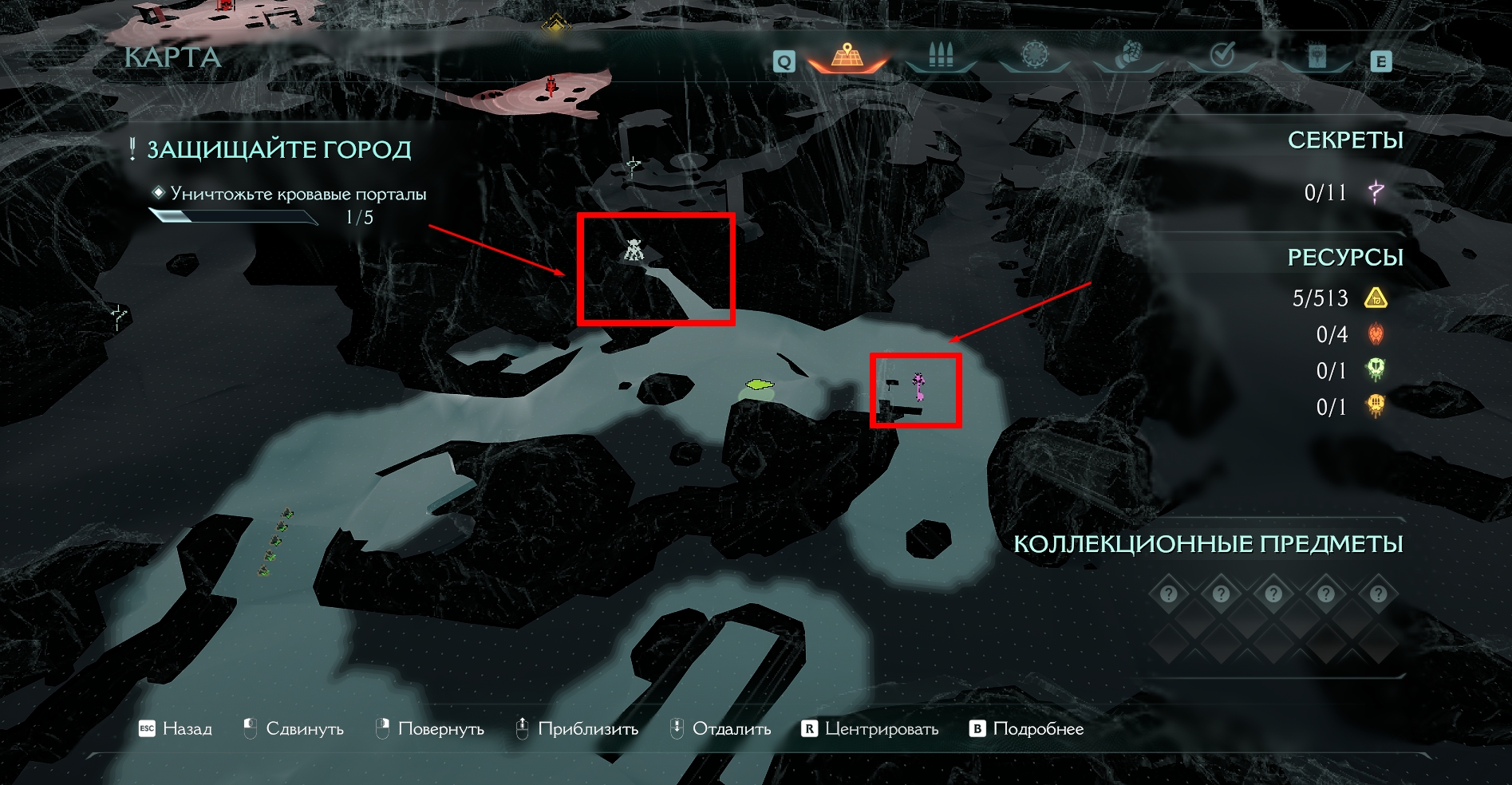The height and width of the screenshot is (785, 1512).
Task: Click the green player position marker
Action: (x=760, y=385)
